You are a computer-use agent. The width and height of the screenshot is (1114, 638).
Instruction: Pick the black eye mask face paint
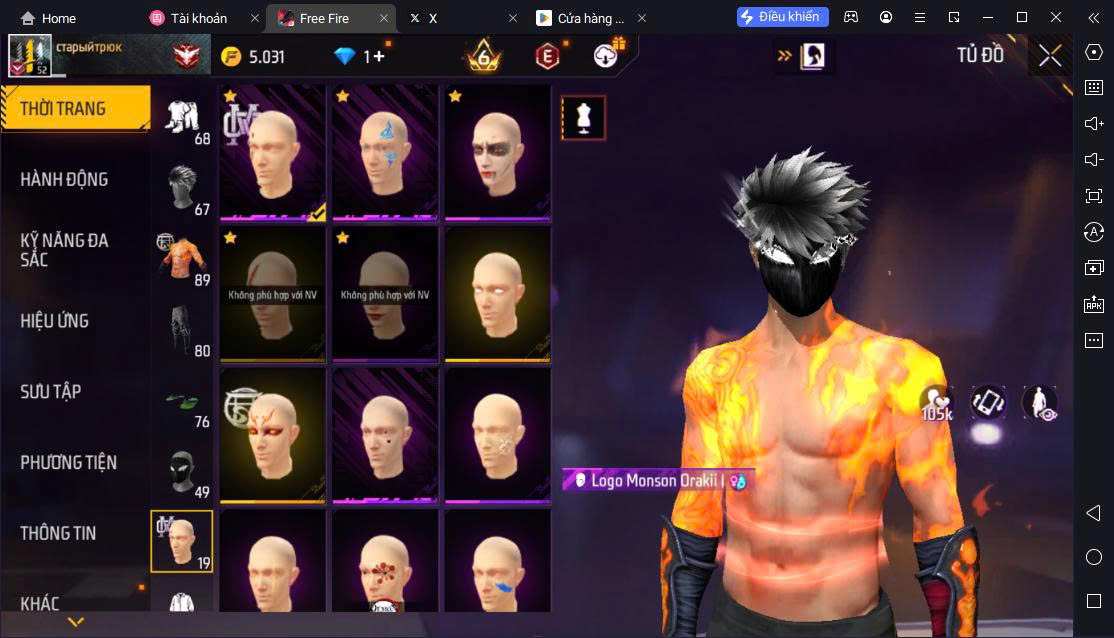pyautogui.click(x=497, y=153)
